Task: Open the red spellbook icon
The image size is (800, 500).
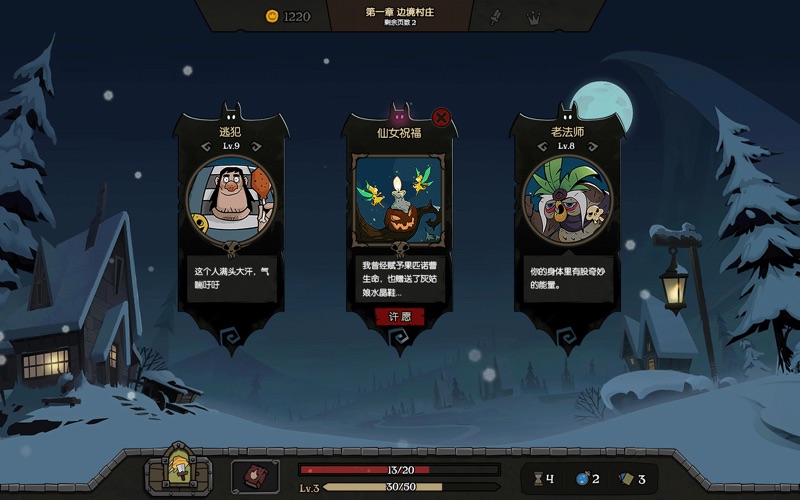Action: [255, 477]
